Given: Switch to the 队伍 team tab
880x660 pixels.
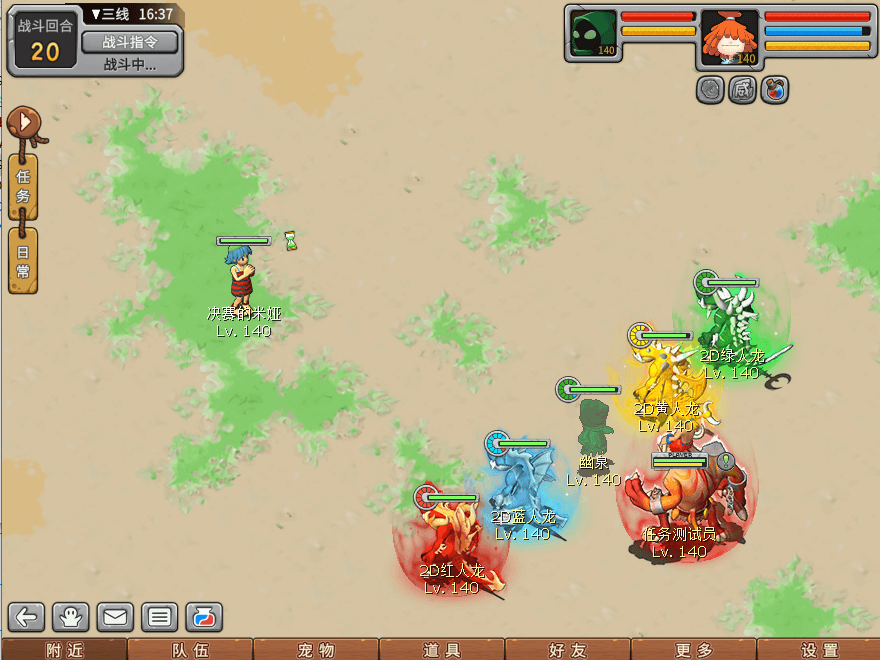Looking at the screenshot, I should tap(189, 650).
